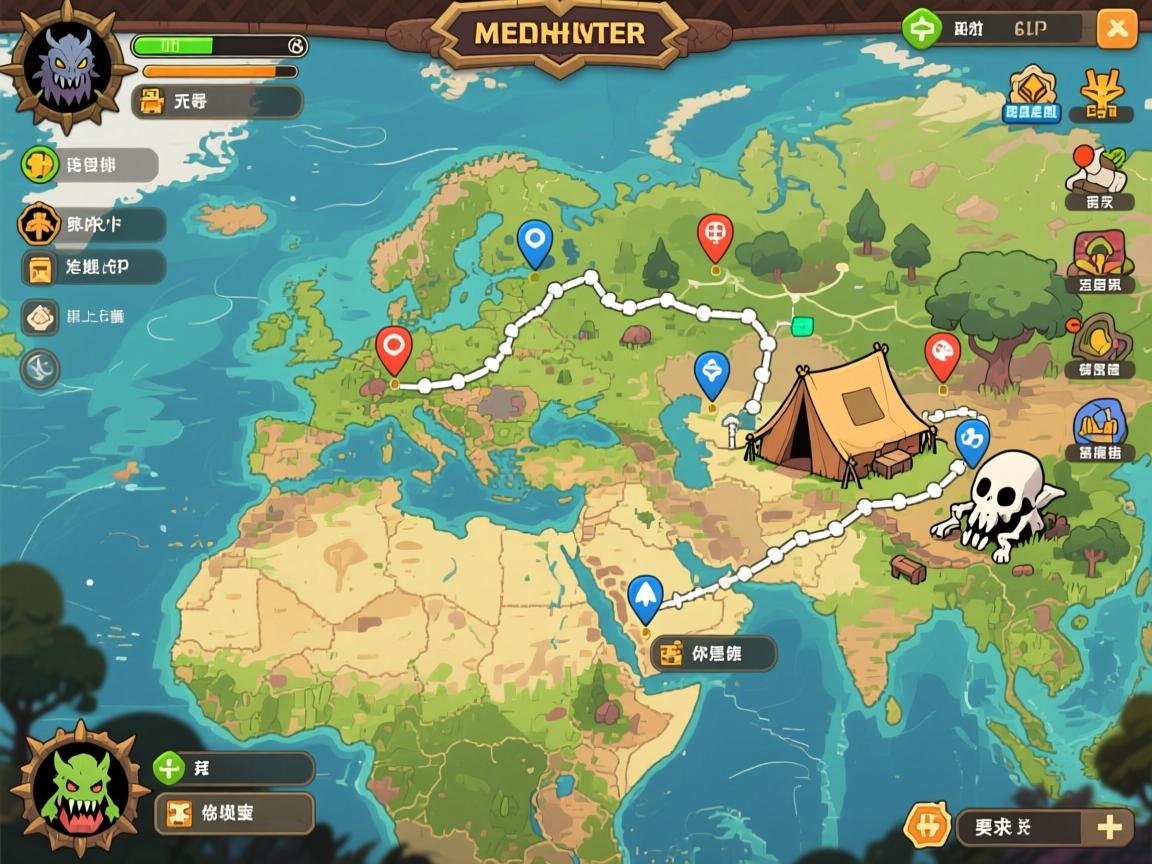
Task: Select the red pin under the large tree
Action: (942, 353)
